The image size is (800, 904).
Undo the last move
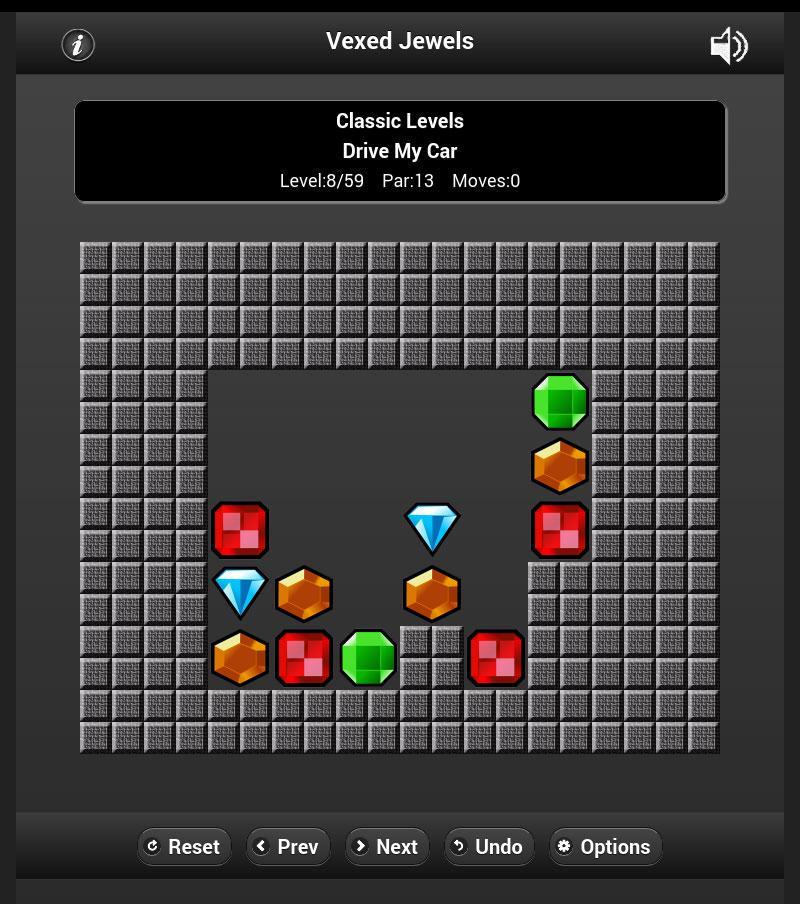tap(488, 847)
